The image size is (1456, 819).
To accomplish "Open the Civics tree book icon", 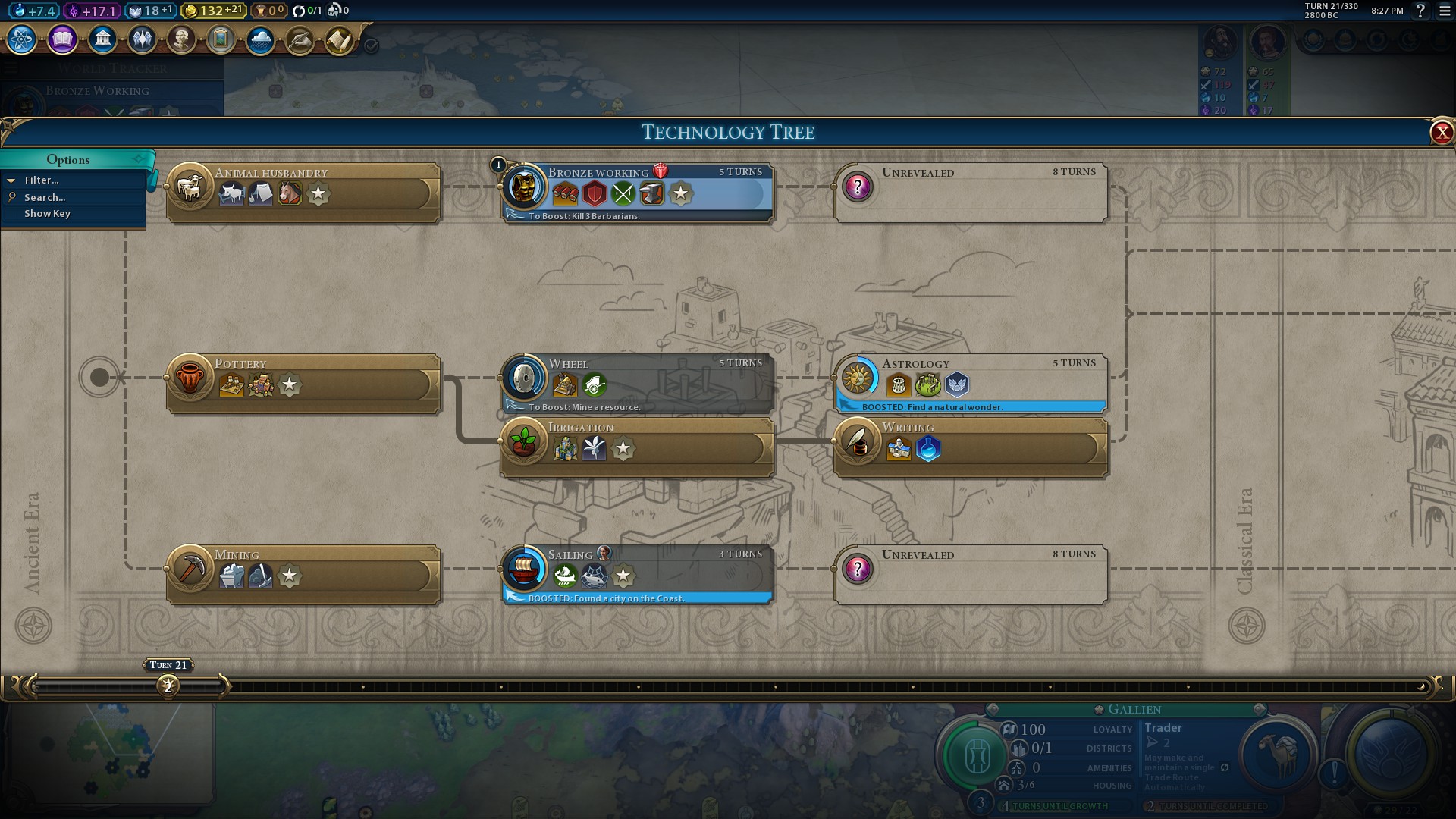I will pyautogui.click(x=62, y=39).
